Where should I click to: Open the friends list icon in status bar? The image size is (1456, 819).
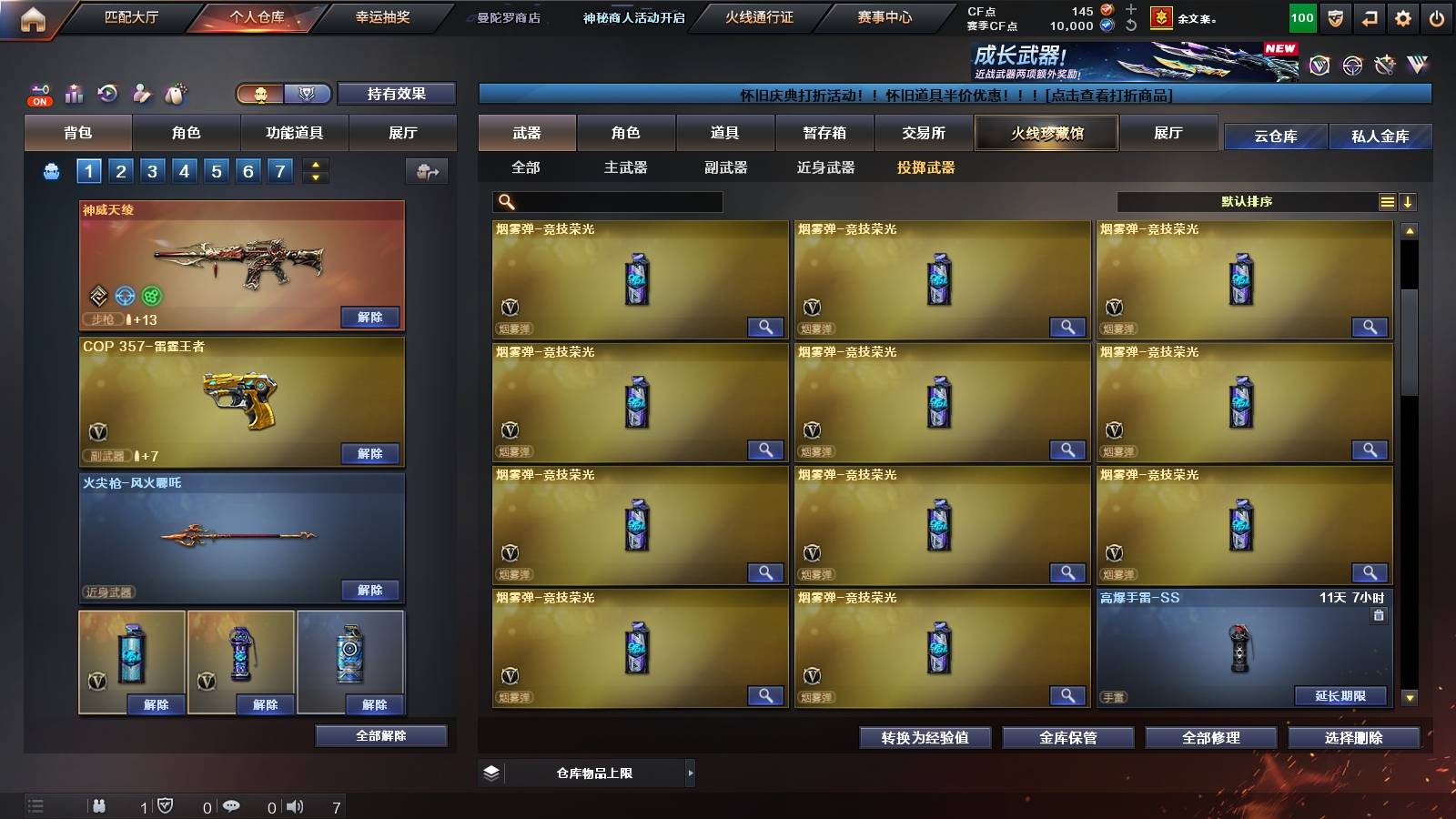98,805
